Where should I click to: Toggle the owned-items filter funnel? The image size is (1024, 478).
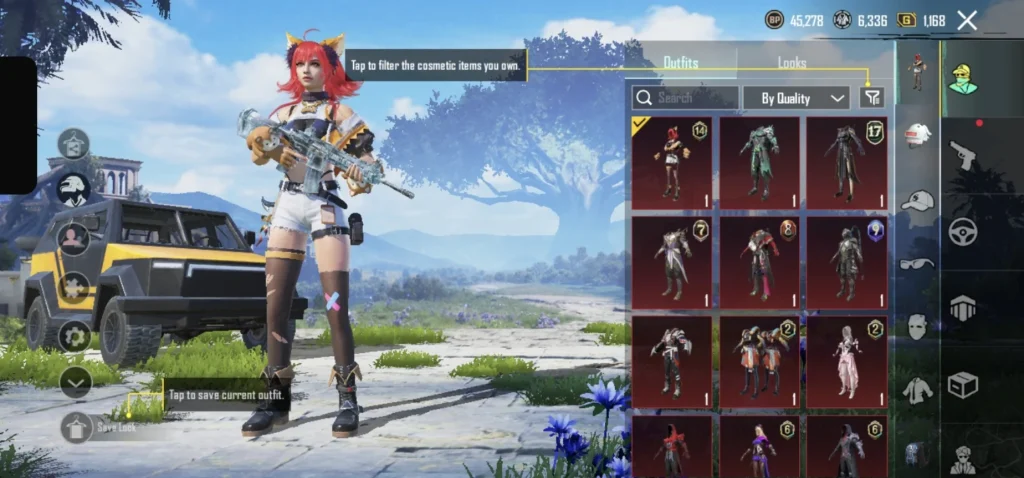pyautogui.click(x=872, y=98)
